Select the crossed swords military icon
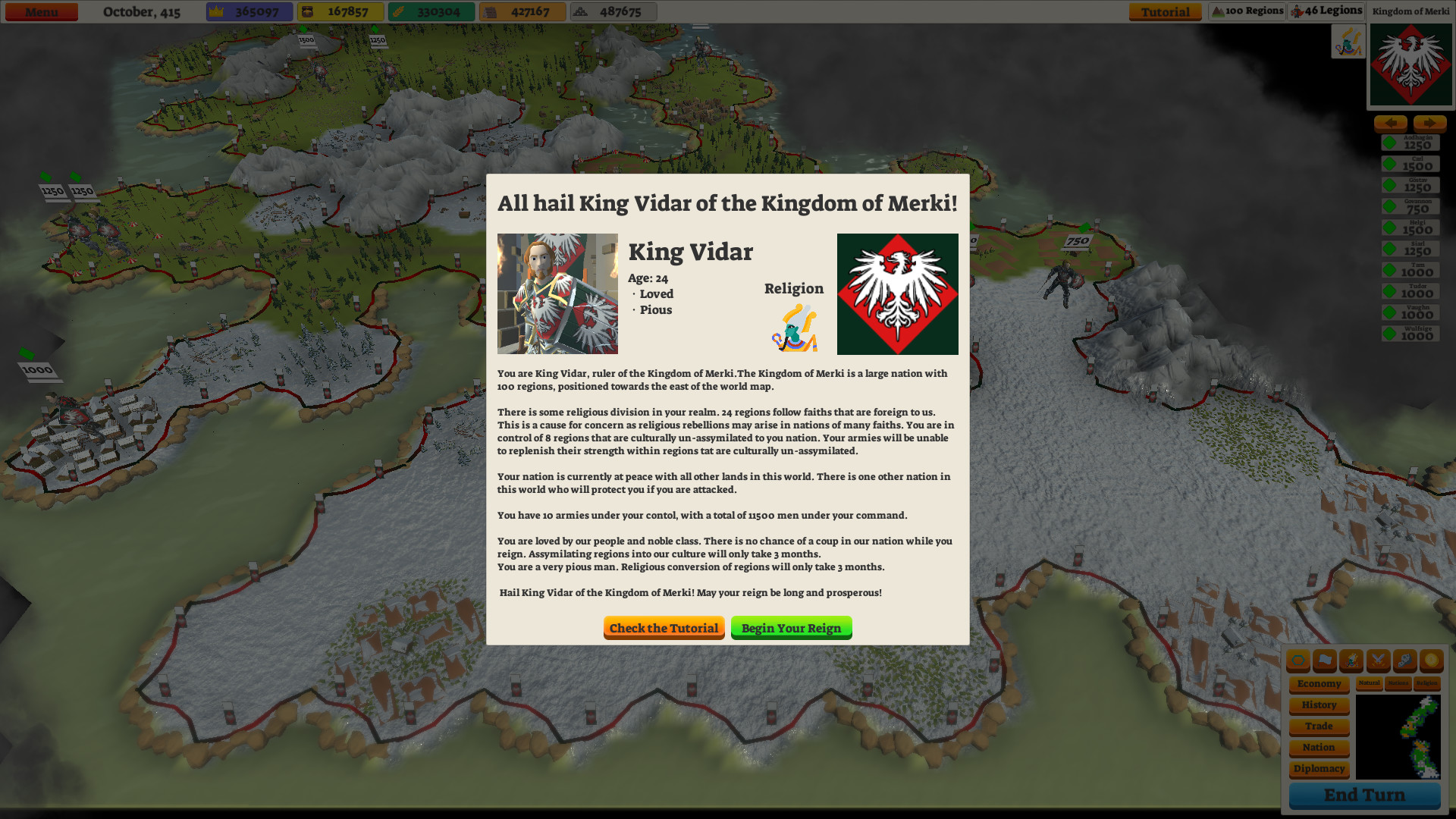 click(x=1377, y=661)
